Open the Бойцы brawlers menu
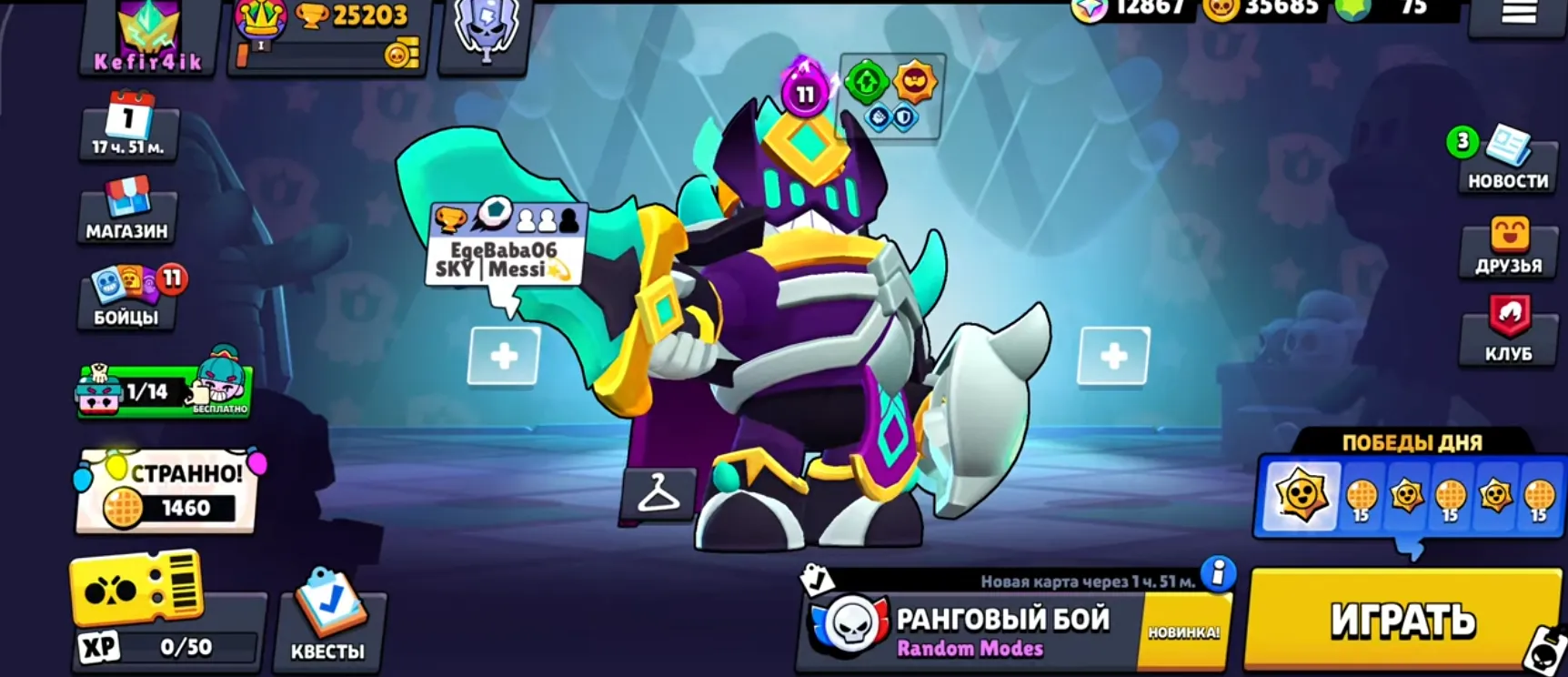 (x=125, y=296)
